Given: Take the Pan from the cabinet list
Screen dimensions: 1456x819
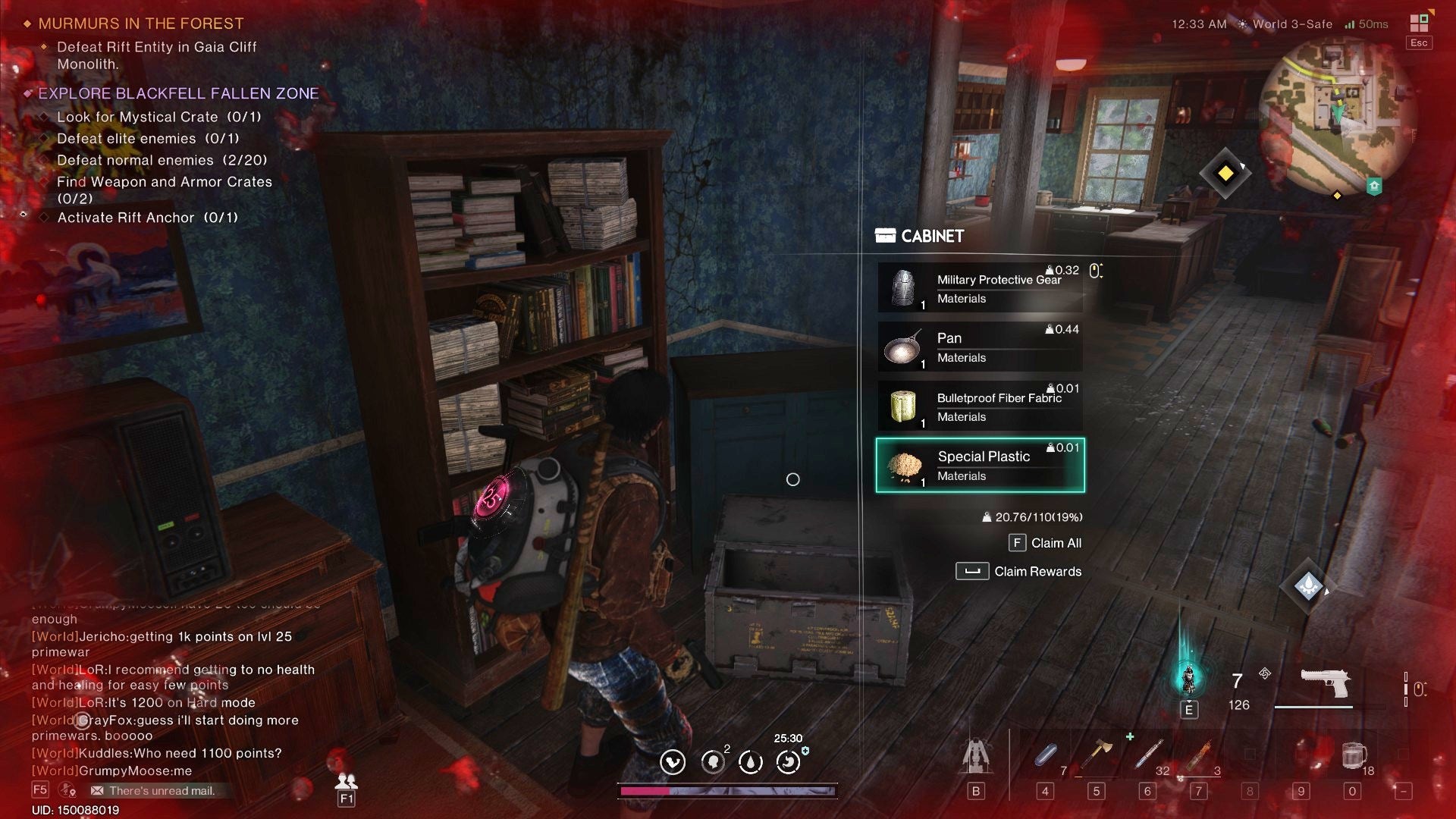Looking at the screenshot, I should click(x=980, y=347).
